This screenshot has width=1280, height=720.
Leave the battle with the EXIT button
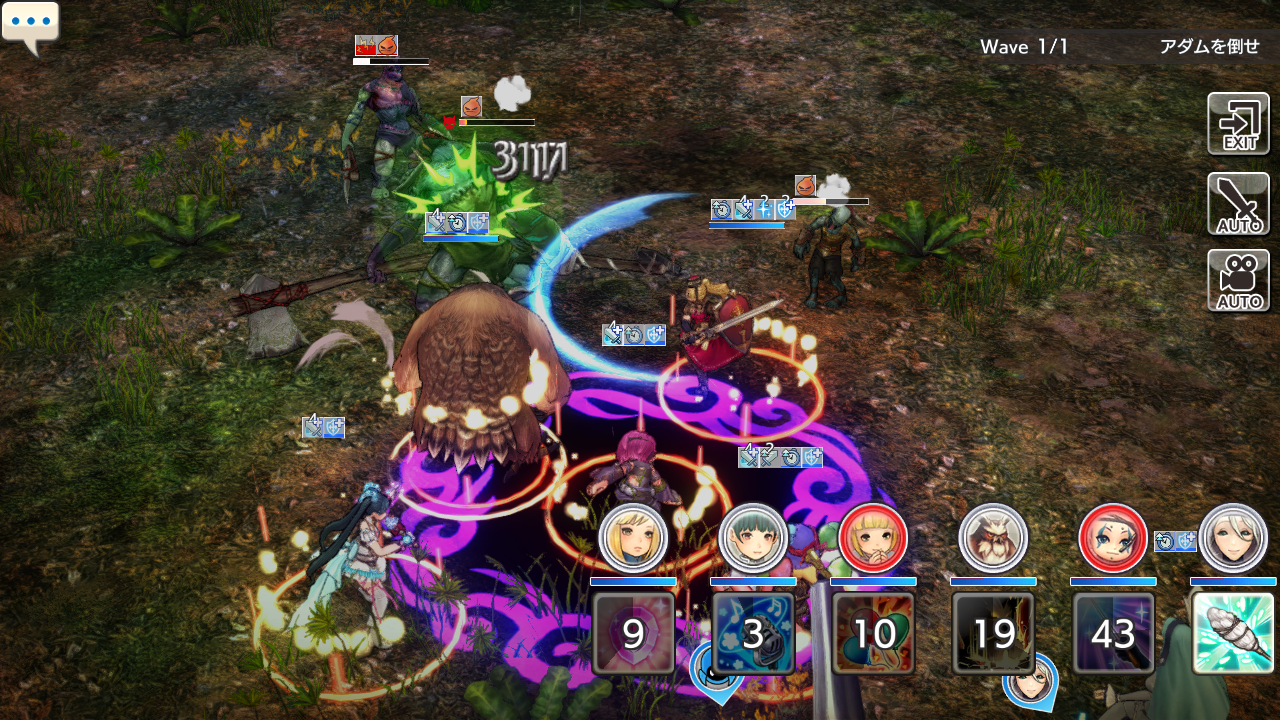[1238, 124]
